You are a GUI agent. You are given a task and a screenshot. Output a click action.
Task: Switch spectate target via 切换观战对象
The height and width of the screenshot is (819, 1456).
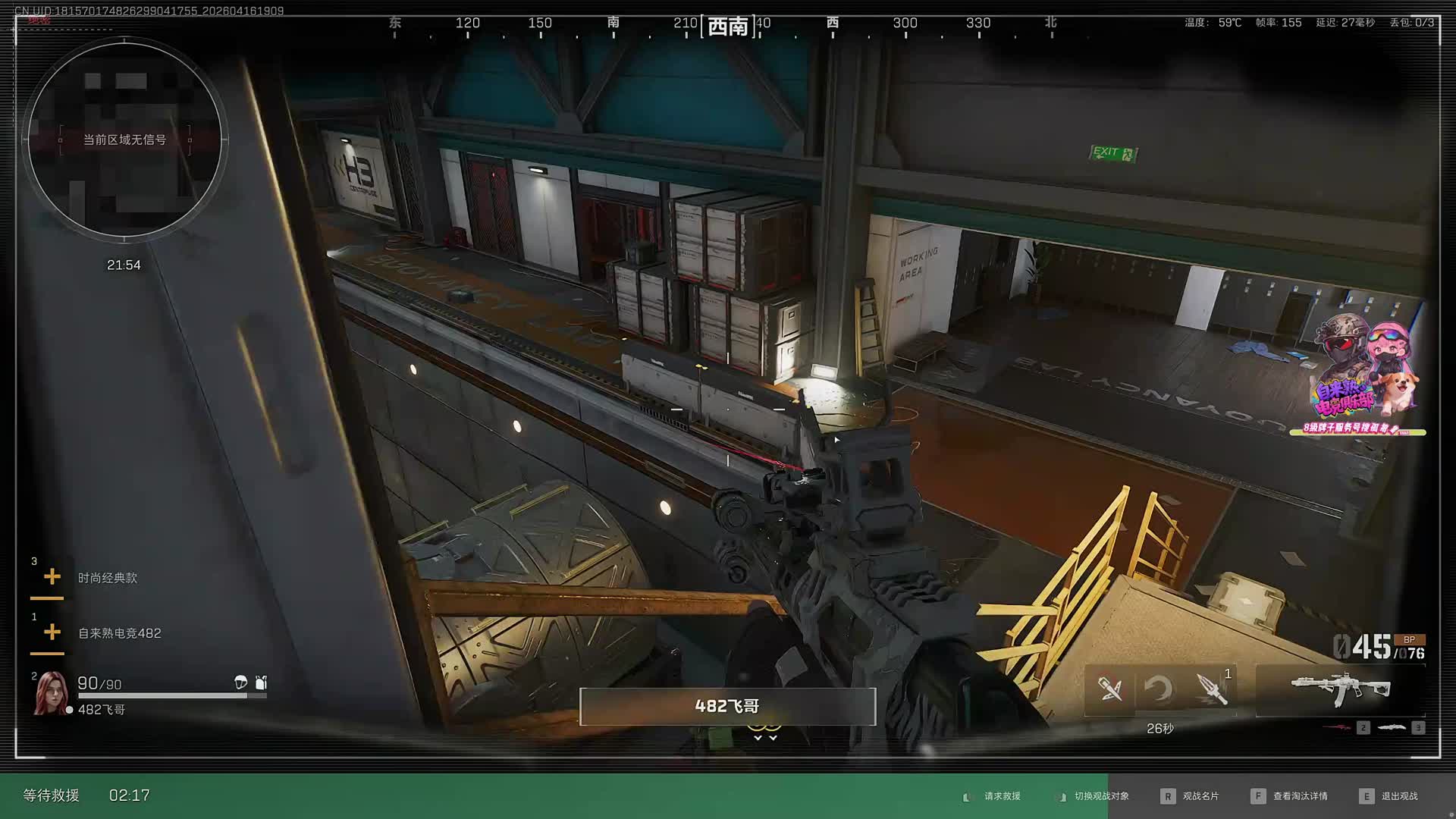point(1100,796)
